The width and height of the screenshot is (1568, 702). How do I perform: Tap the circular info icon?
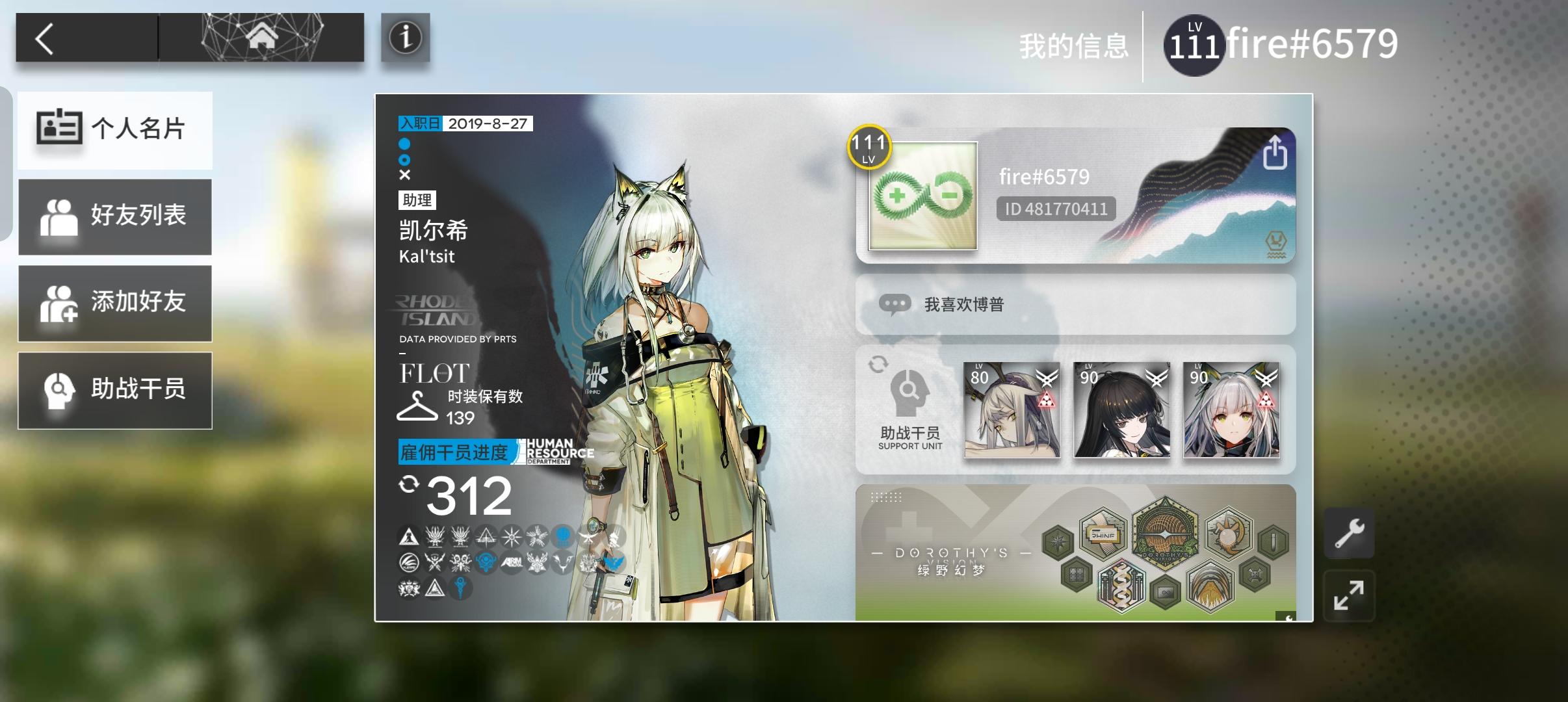405,38
